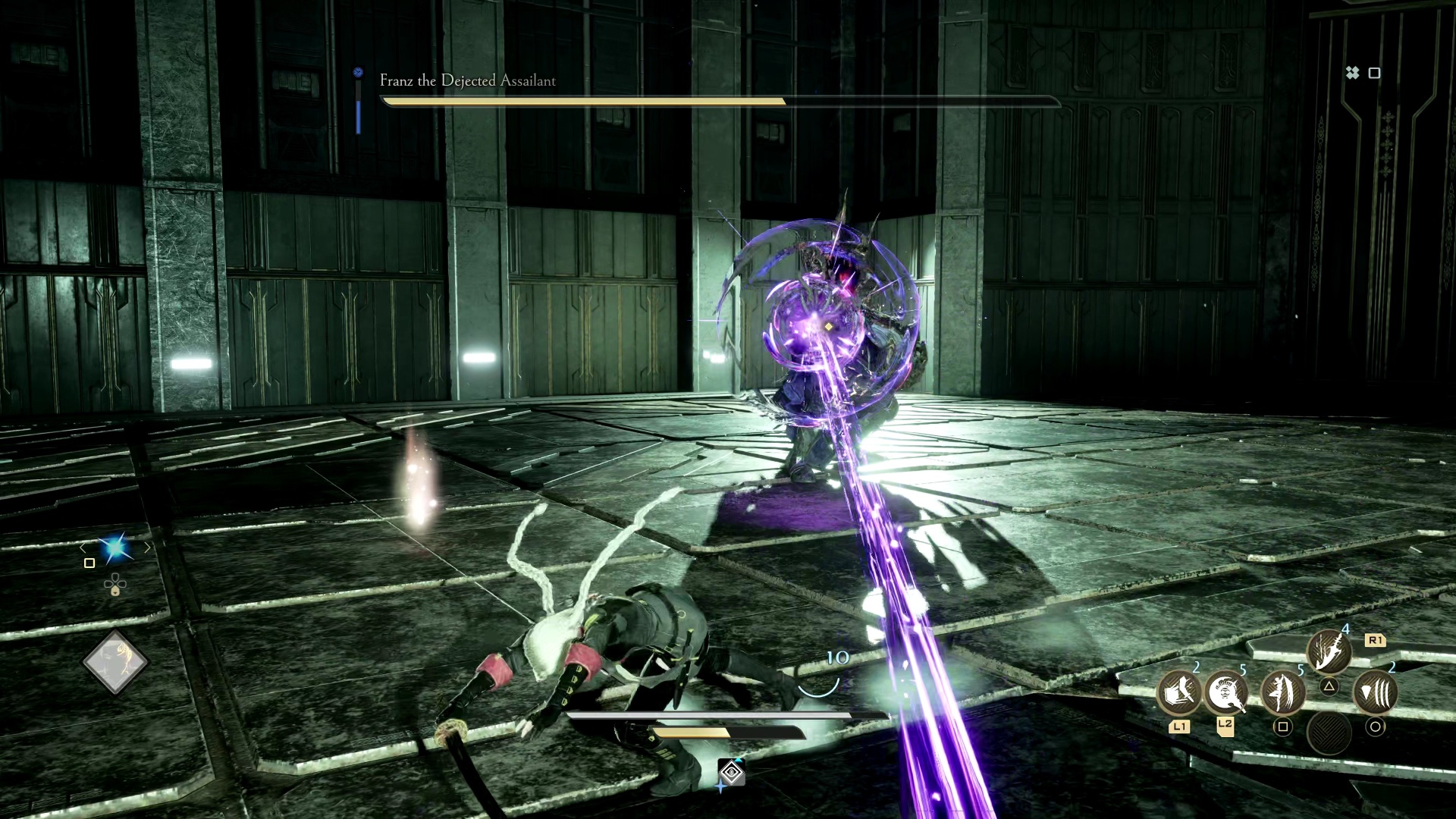Toggle the white square indicator at top right

1375,73
